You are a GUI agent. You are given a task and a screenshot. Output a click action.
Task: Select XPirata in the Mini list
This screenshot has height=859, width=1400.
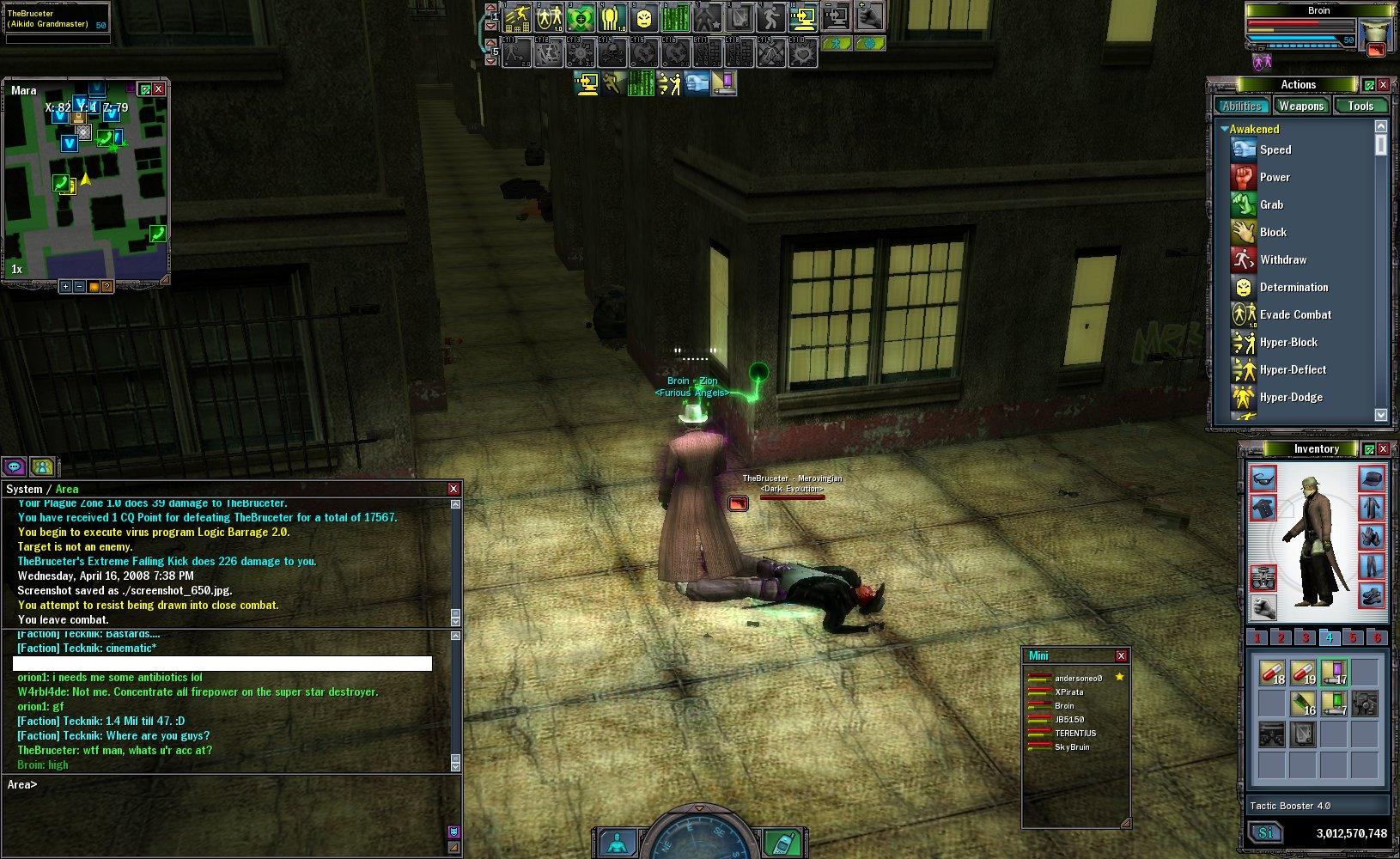point(1068,691)
